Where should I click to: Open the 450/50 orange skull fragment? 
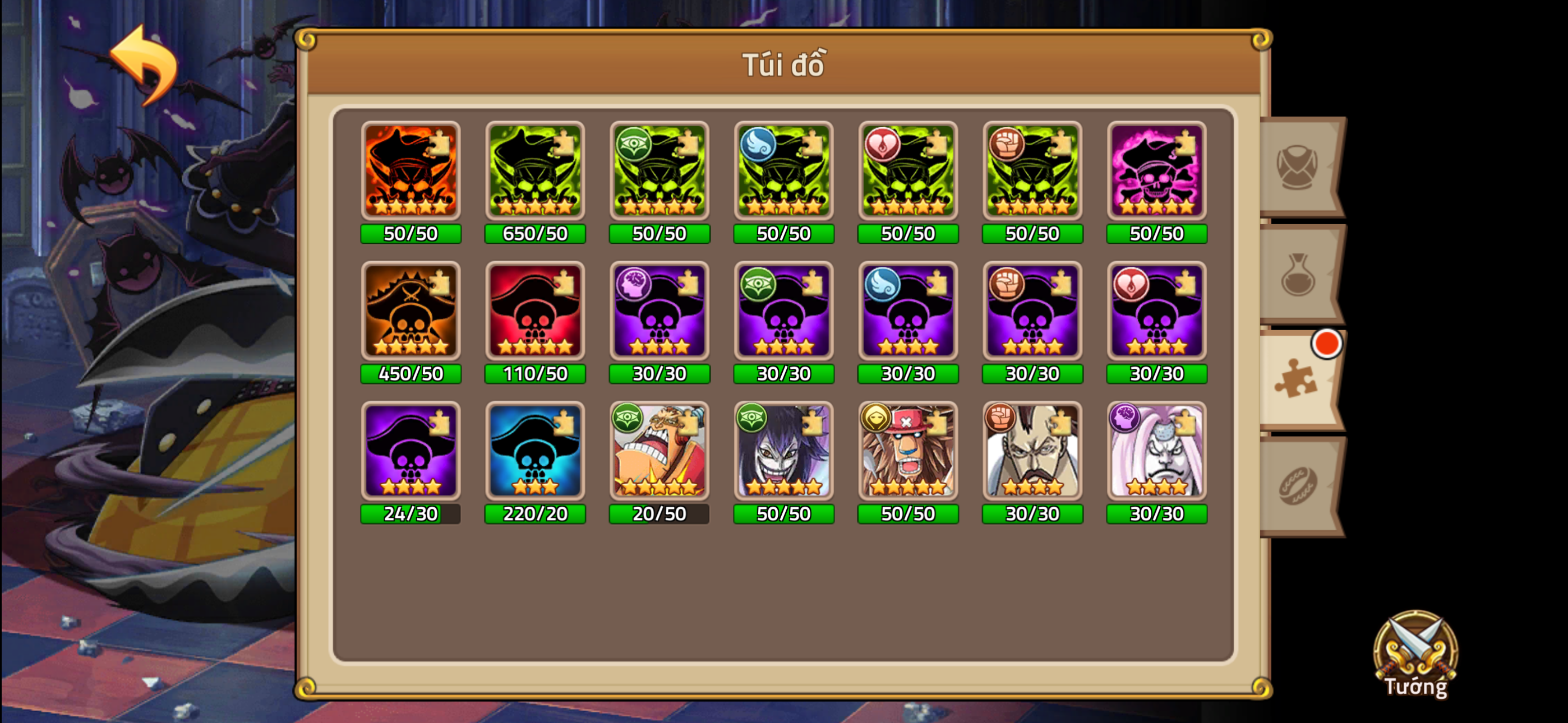[x=411, y=312]
